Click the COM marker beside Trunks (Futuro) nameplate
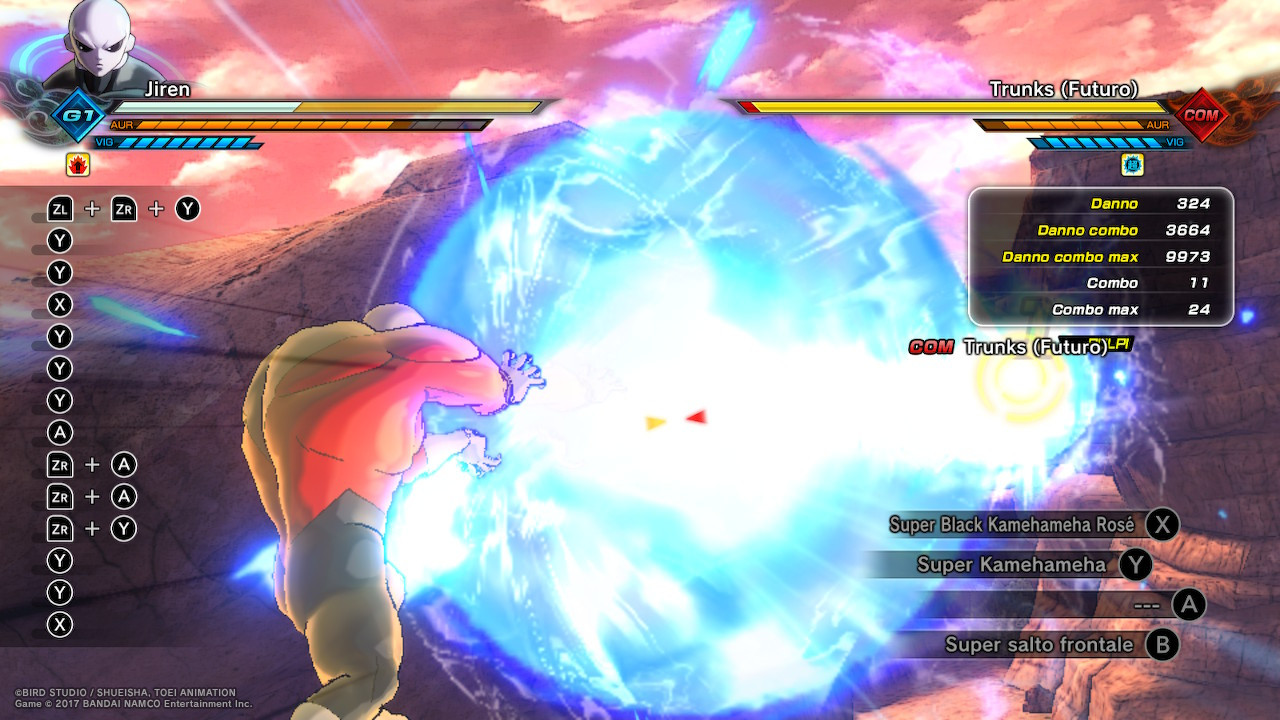 click(x=932, y=349)
